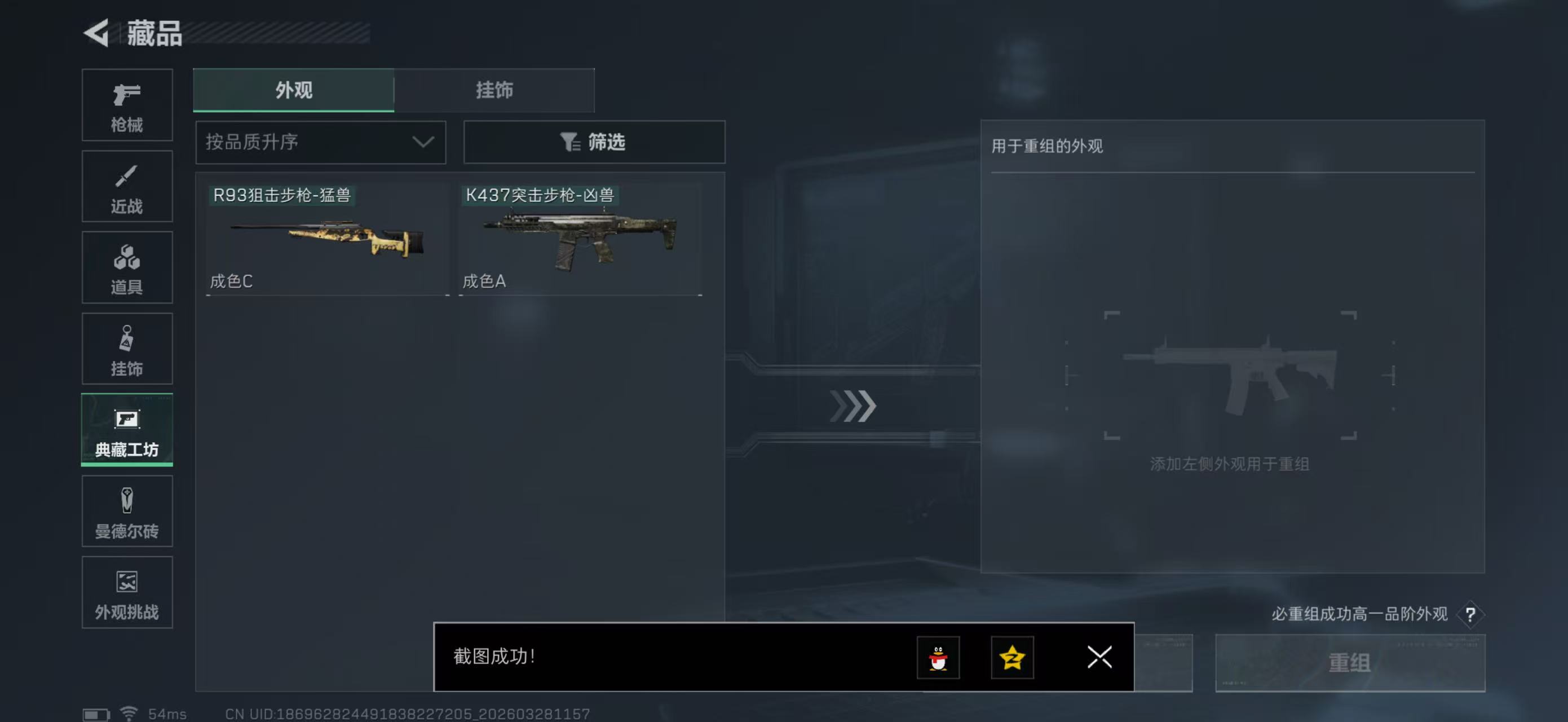Select the 曼德尔砖 sidebar entry
The width and height of the screenshot is (1568, 722).
(x=127, y=512)
